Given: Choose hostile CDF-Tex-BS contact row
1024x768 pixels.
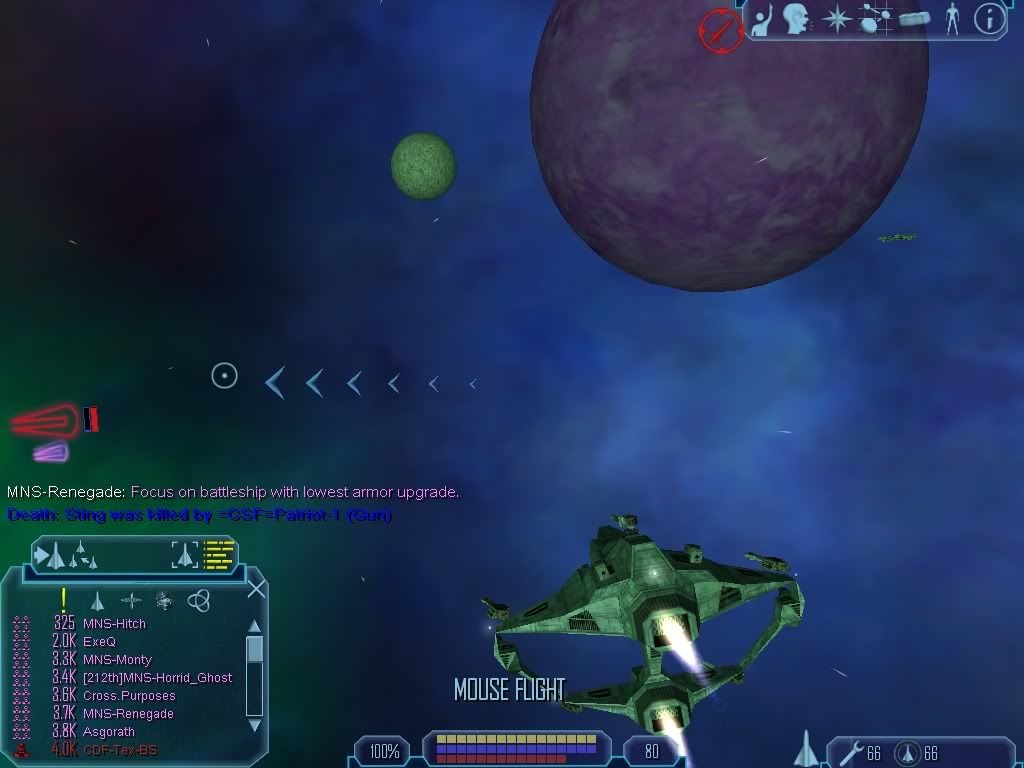Looking at the screenshot, I should coord(120,750).
